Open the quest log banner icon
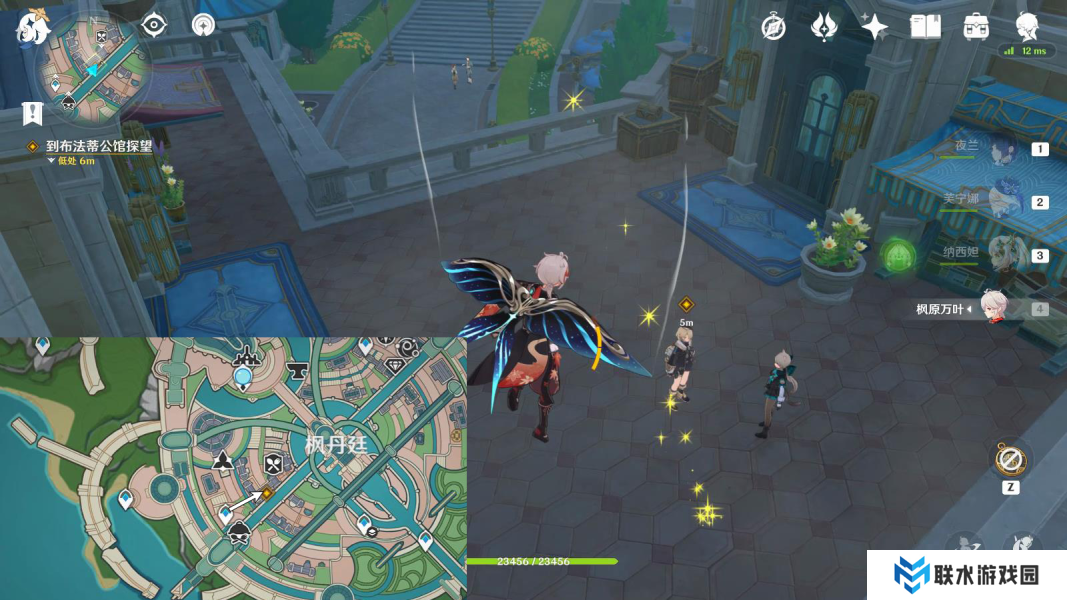 [x=33, y=114]
